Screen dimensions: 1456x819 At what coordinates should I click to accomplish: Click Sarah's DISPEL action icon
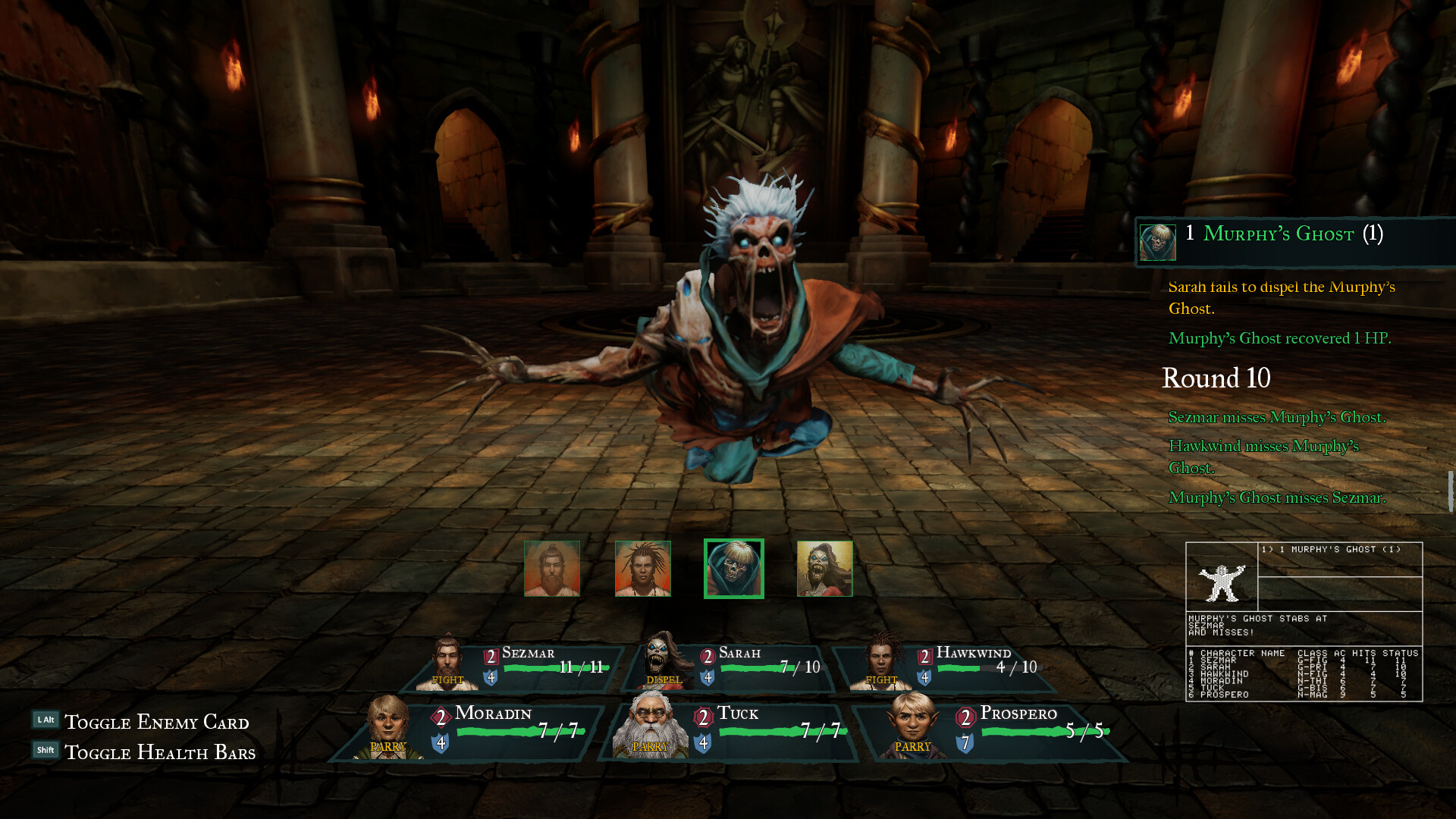[x=663, y=680]
